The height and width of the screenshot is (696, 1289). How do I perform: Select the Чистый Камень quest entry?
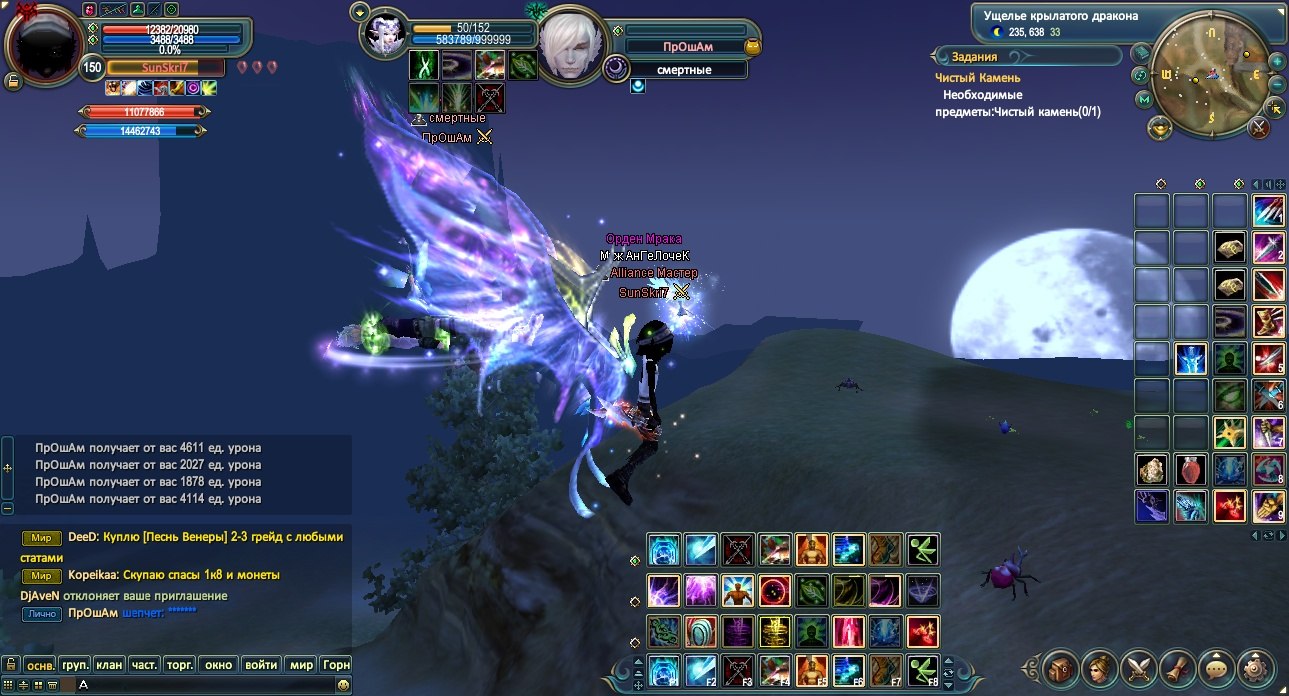tap(977, 78)
